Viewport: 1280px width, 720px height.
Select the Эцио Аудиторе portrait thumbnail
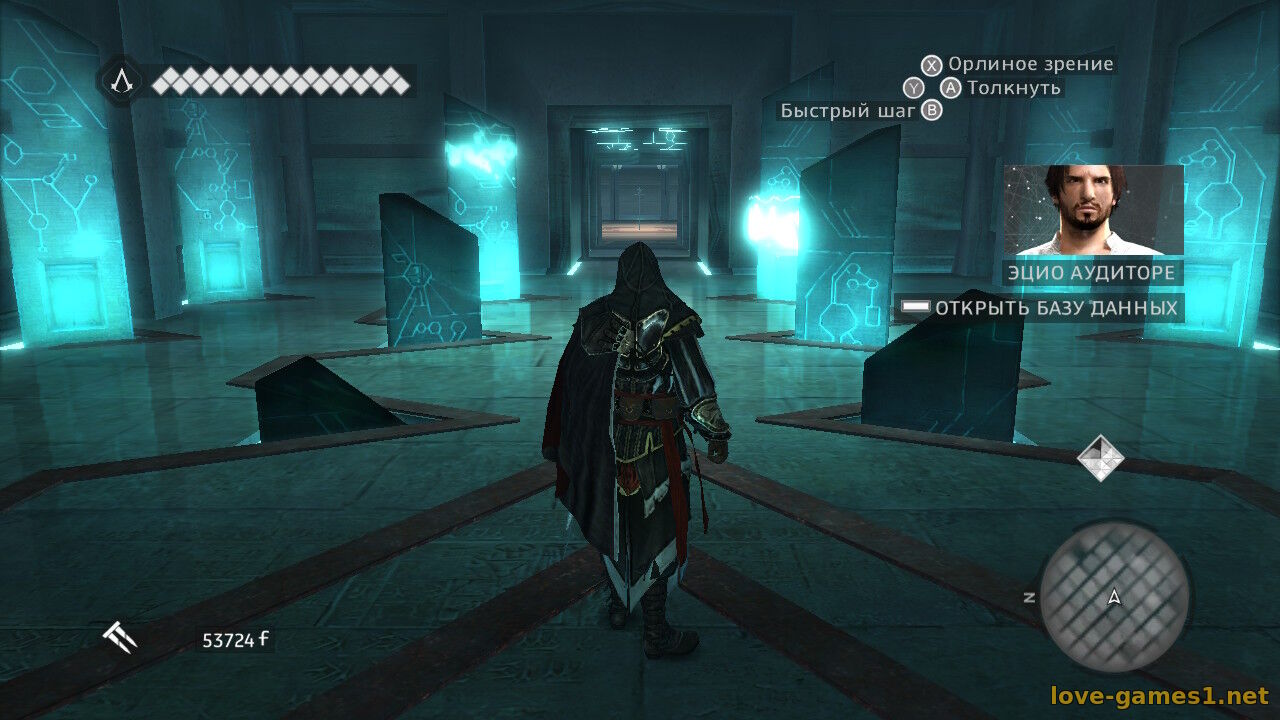(1093, 210)
